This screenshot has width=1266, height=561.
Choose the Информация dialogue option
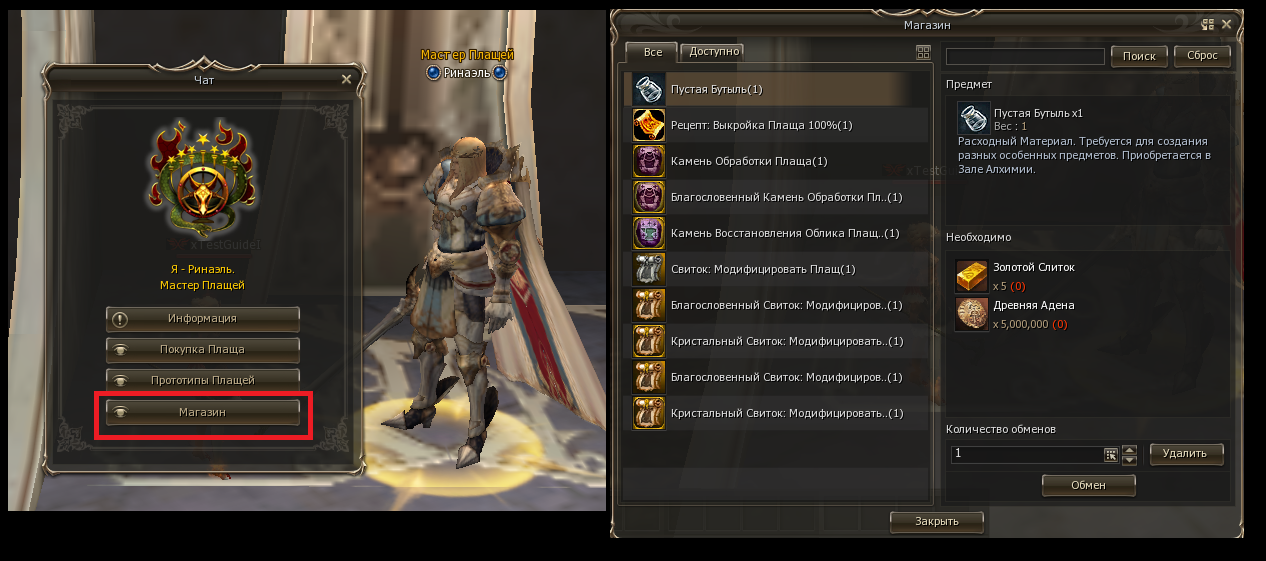pyautogui.click(x=203, y=319)
